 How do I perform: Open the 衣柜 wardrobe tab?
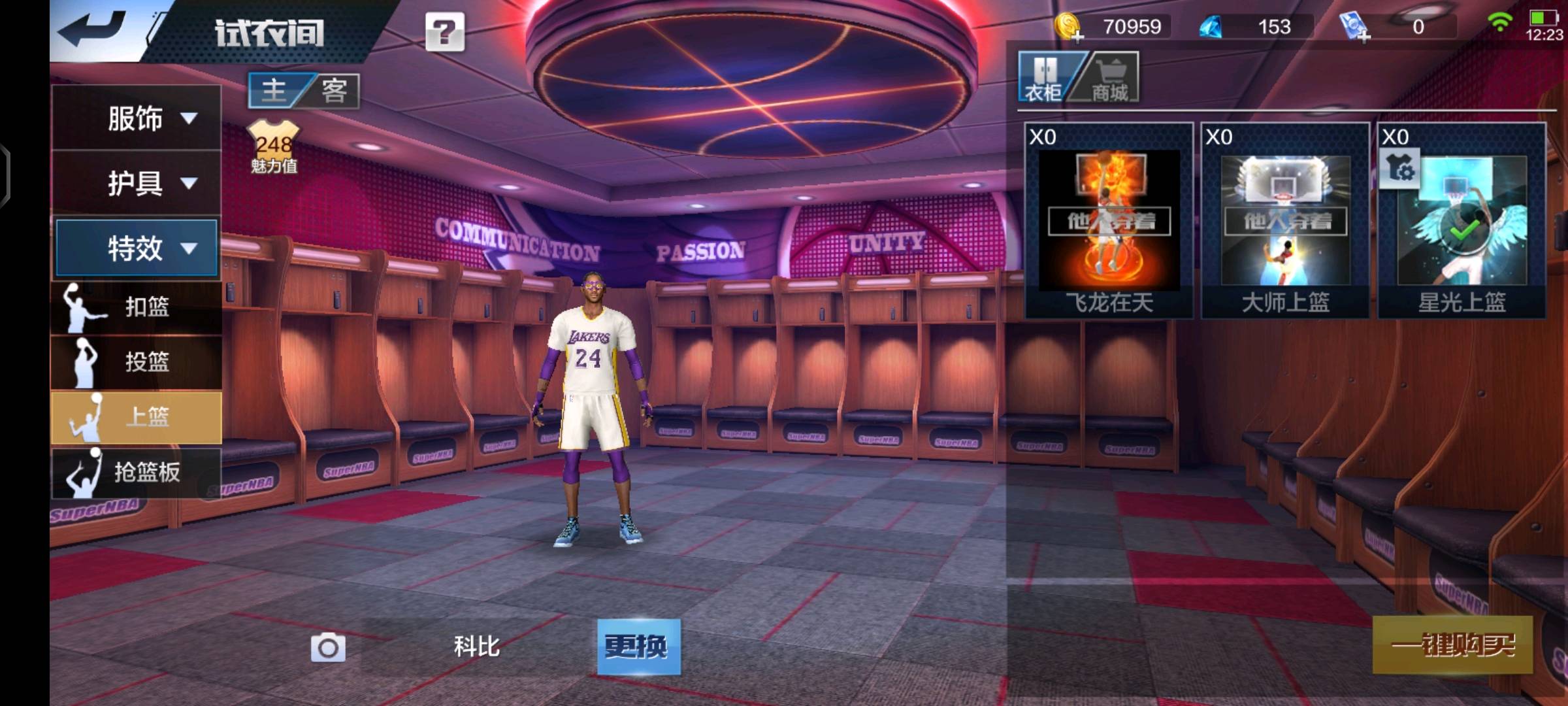1044,78
